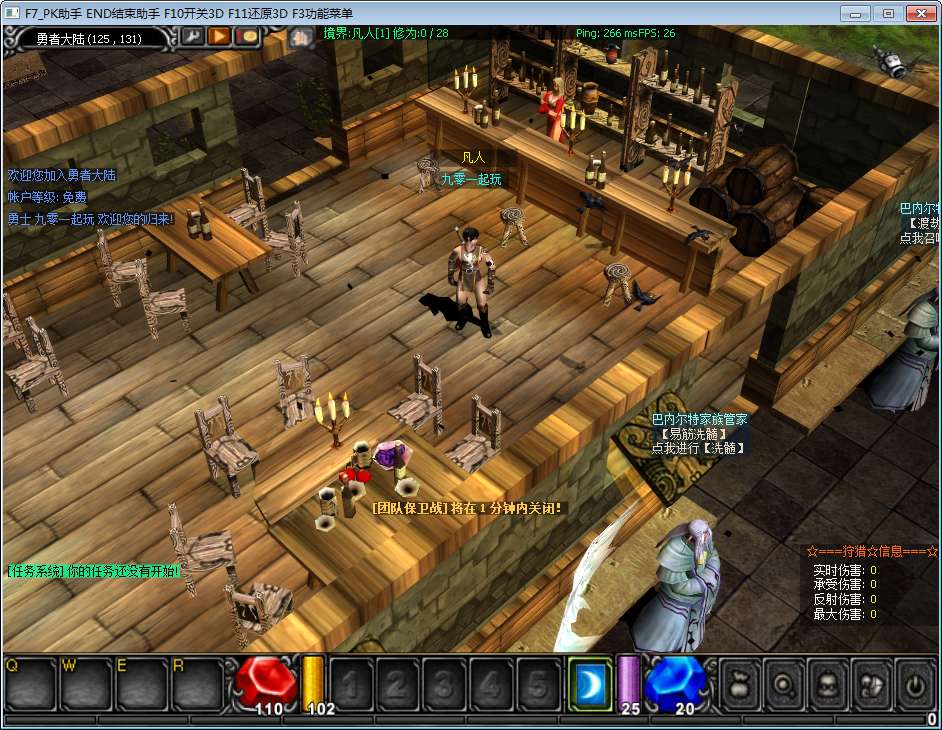The width and height of the screenshot is (942, 730).
Task: Select the Q skill slot
Action: [x=30, y=684]
